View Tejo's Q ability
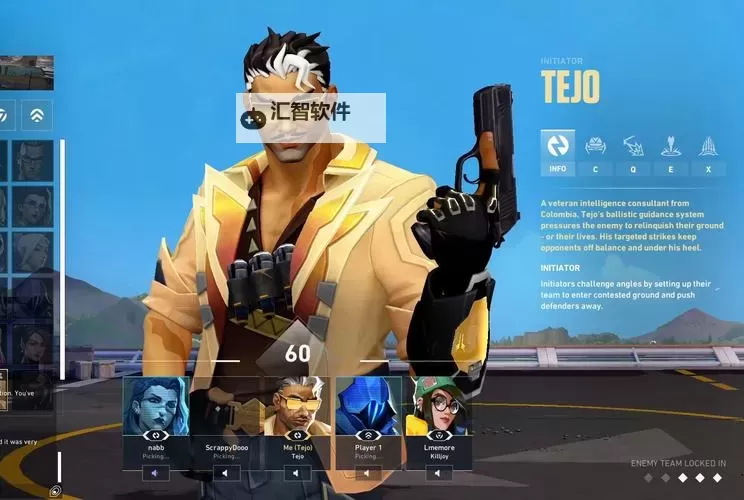Image resolution: width=744 pixels, height=500 pixels. click(x=633, y=152)
